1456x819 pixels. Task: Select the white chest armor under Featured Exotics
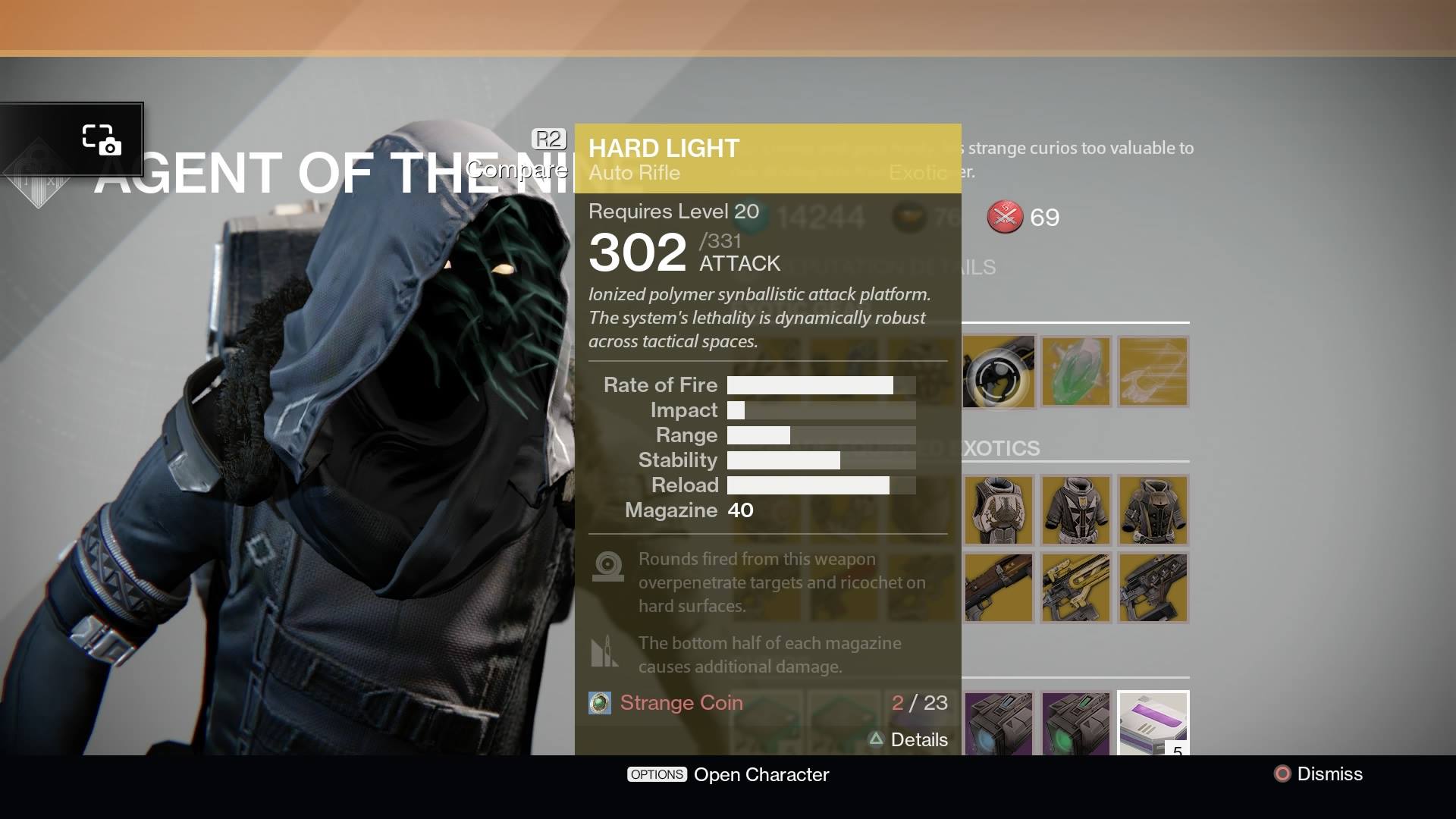point(997,510)
